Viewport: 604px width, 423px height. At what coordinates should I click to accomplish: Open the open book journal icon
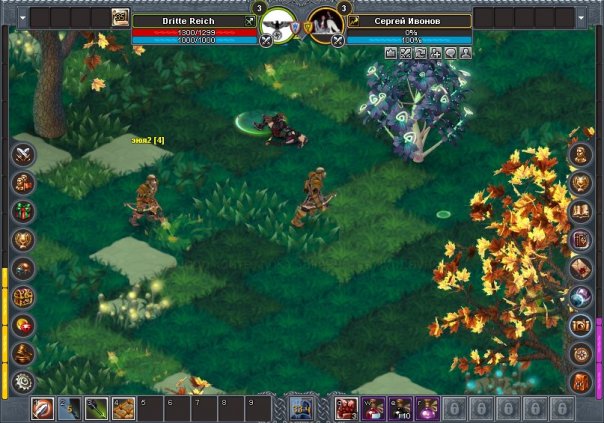click(580, 211)
